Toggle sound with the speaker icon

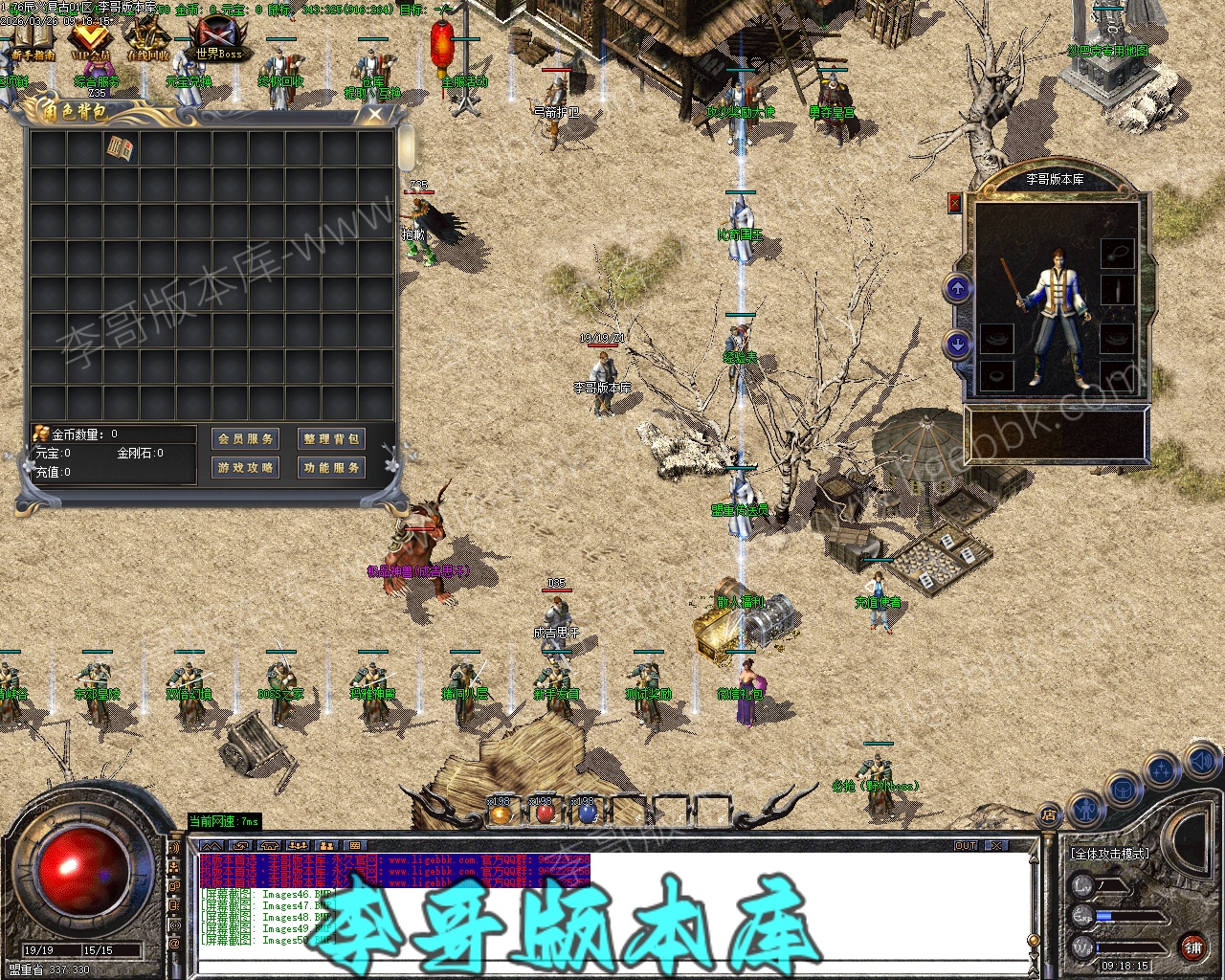[x=1200, y=762]
